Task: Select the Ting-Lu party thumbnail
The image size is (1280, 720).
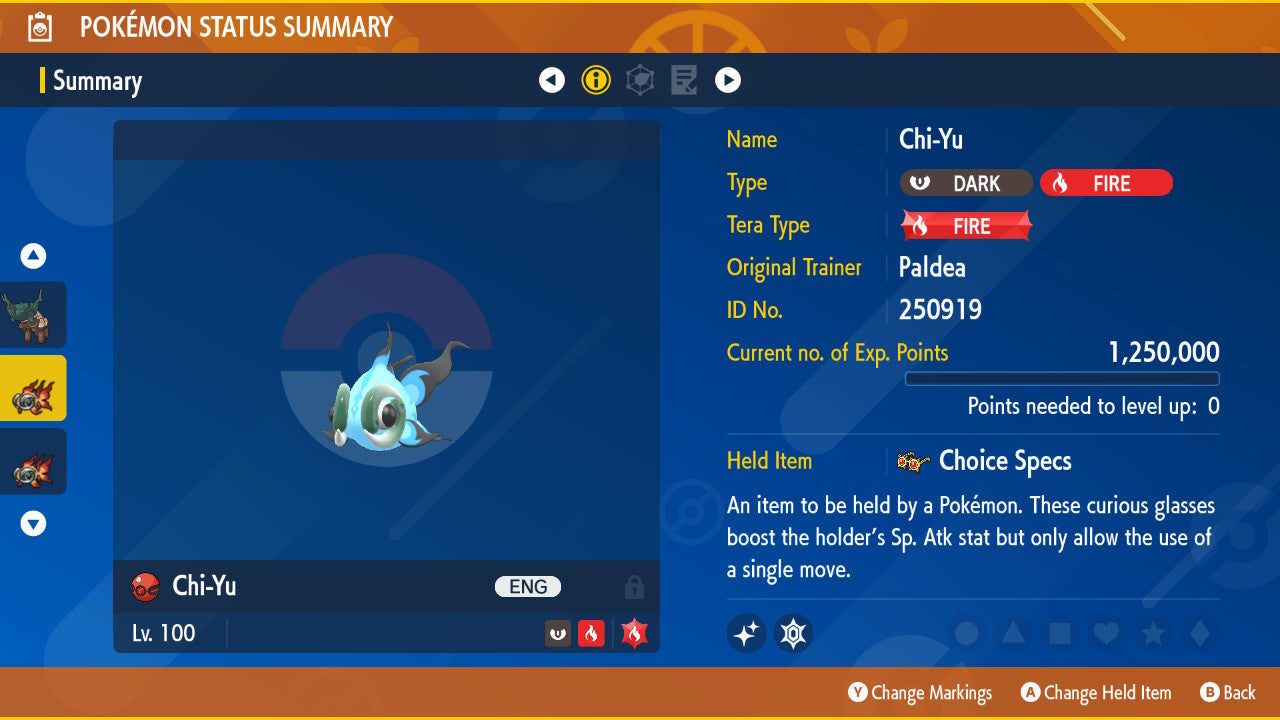Action: [33, 315]
